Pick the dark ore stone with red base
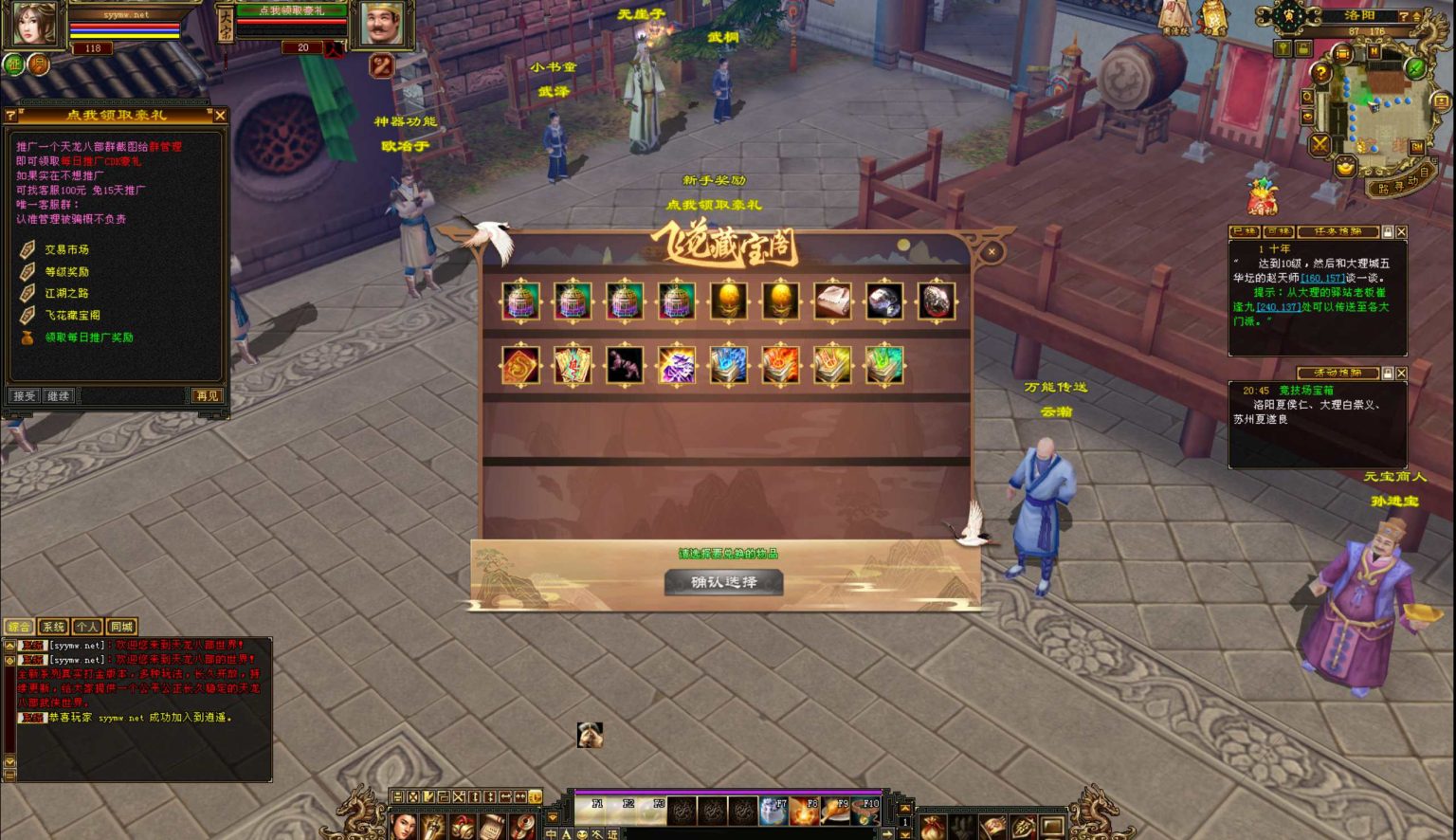 [936, 302]
